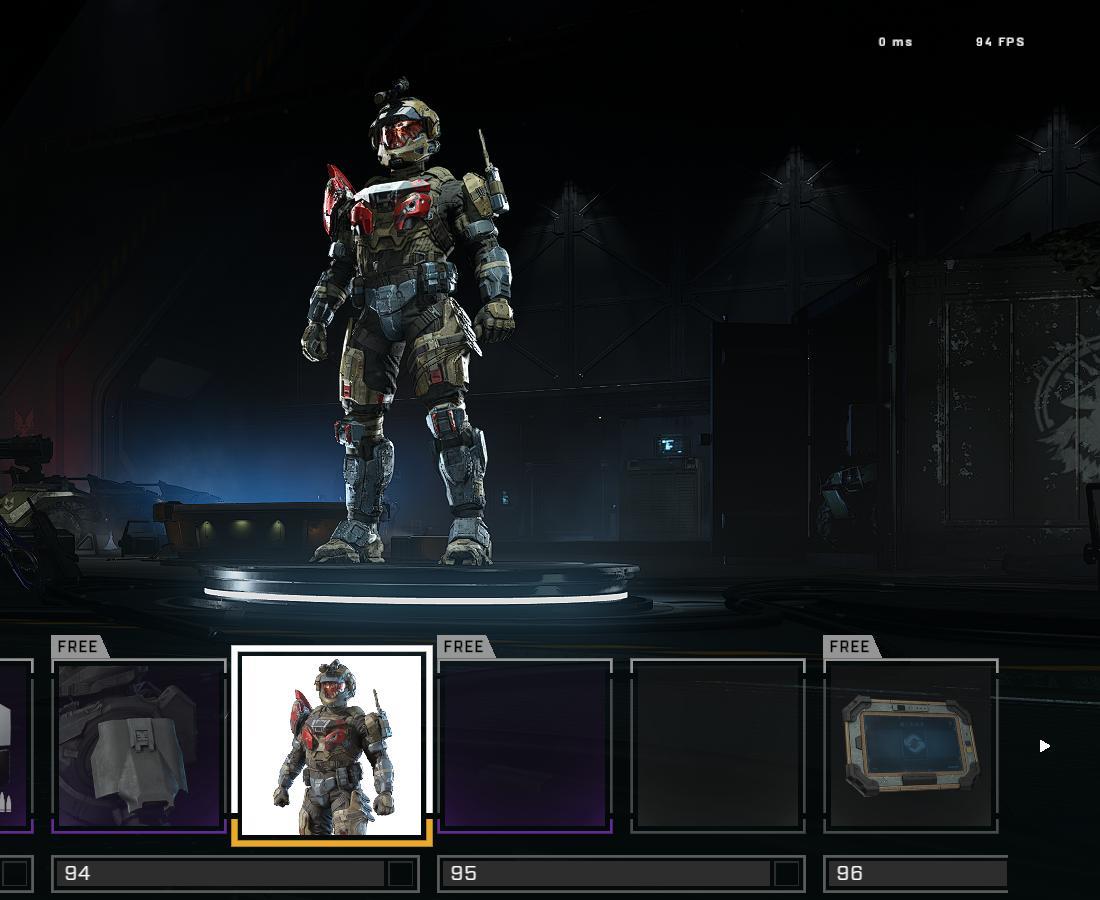This screenshot has height=900, width=1100.
Task: Click the right arrow to show more tiers
Action: tap(1044, 746)
